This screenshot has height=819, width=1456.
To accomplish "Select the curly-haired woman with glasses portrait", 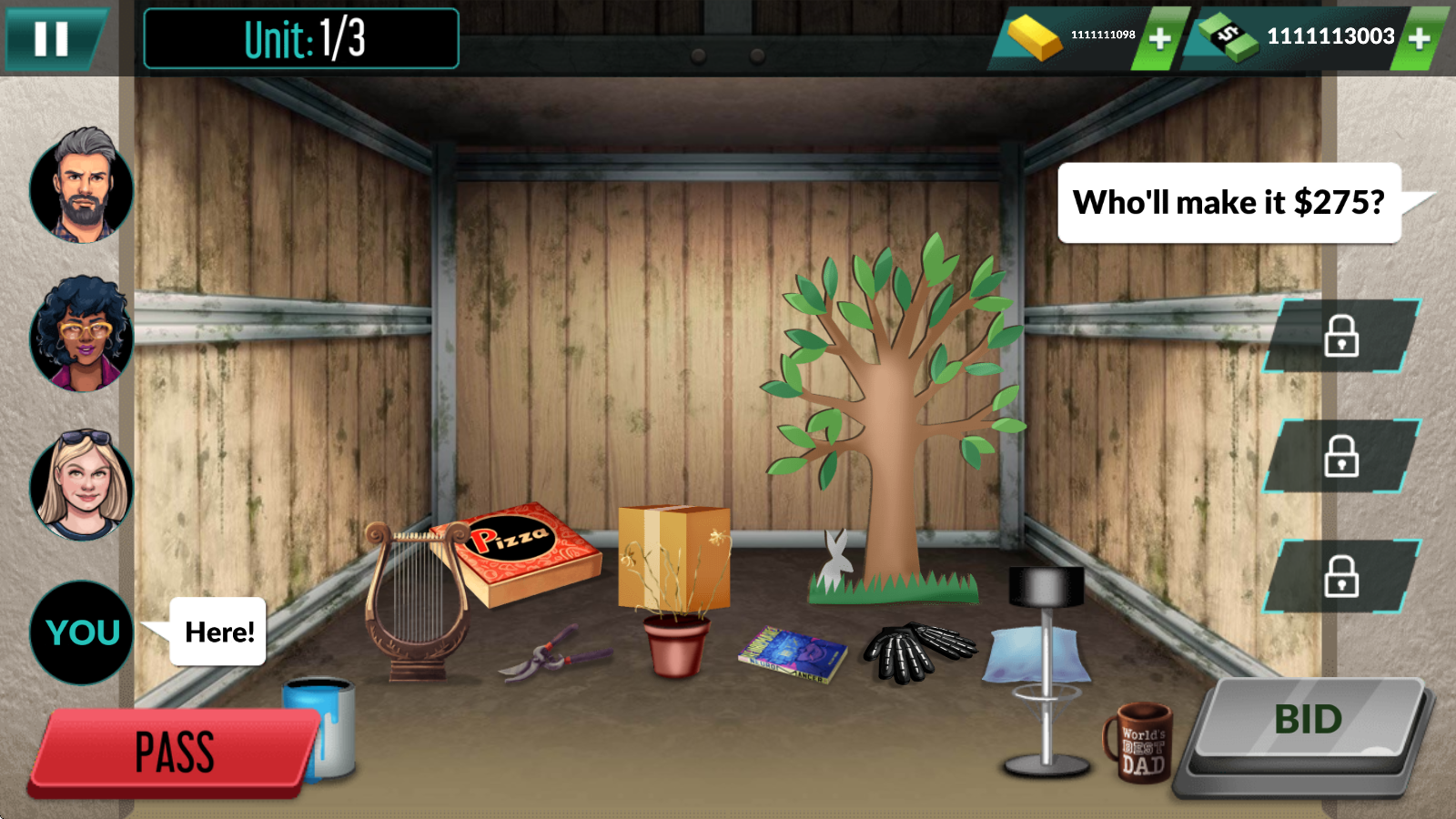I will click(x=82, y=335).
